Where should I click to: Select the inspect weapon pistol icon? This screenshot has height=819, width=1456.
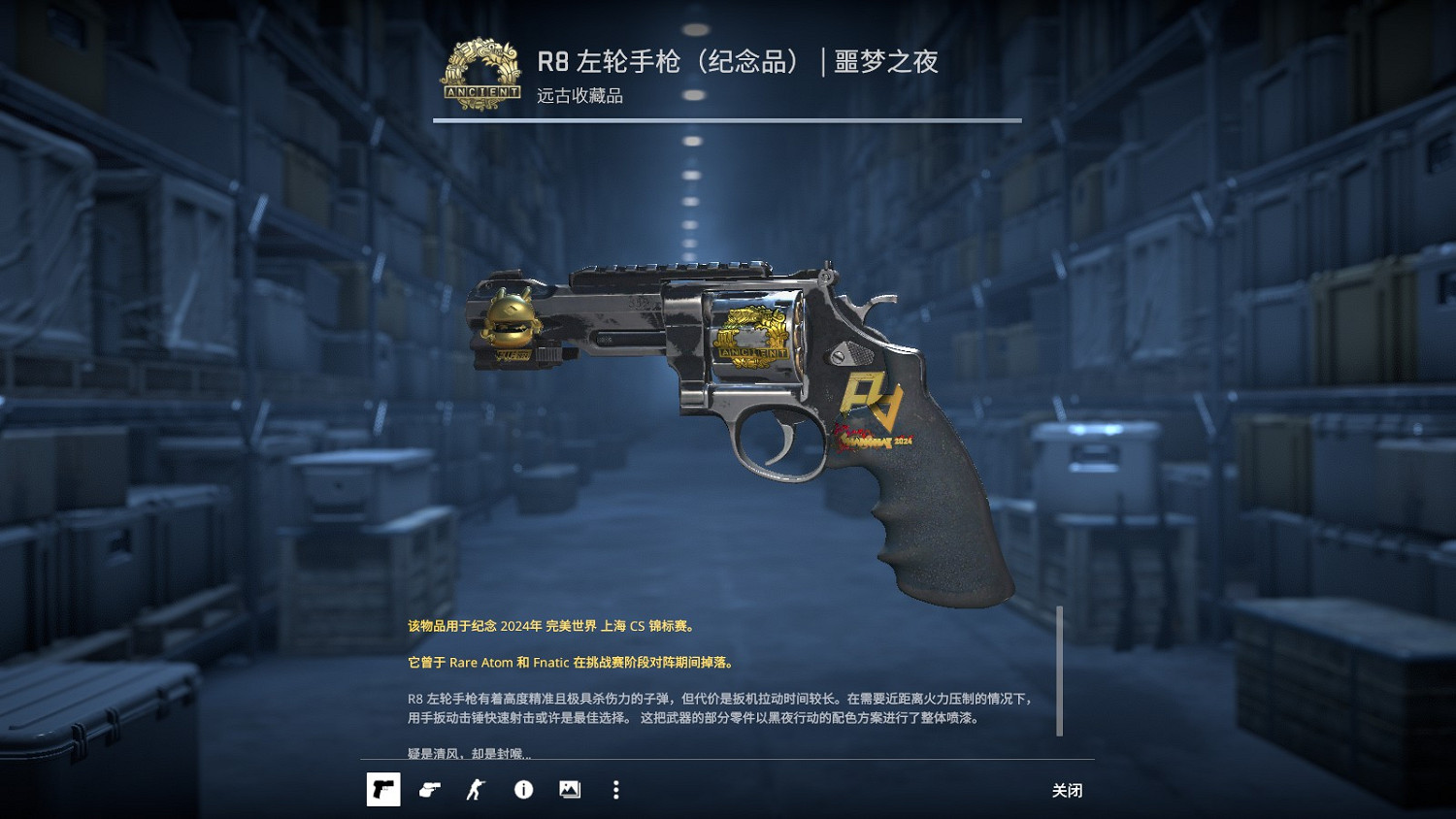click(x=382, y=789)
